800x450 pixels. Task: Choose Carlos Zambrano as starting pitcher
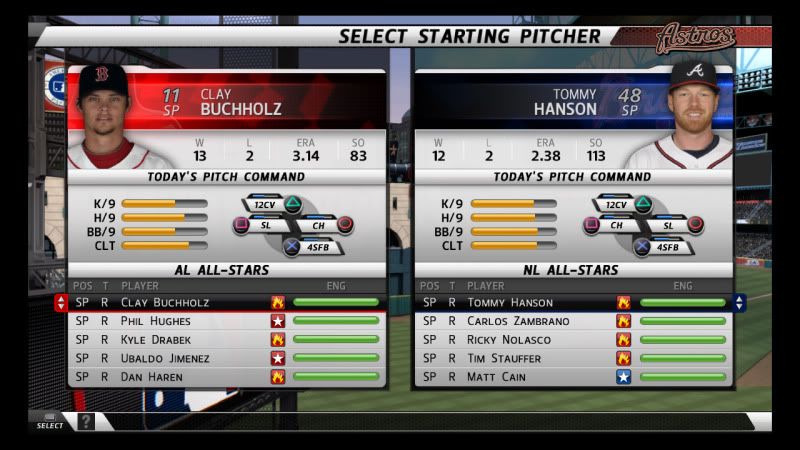point(517,321)
